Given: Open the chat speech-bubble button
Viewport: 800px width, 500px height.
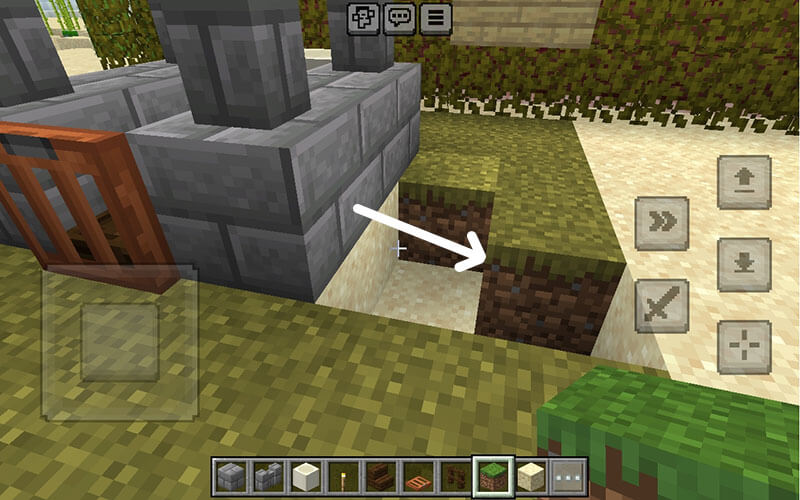Looking at the screenshot, I should (x=400, y=18).
